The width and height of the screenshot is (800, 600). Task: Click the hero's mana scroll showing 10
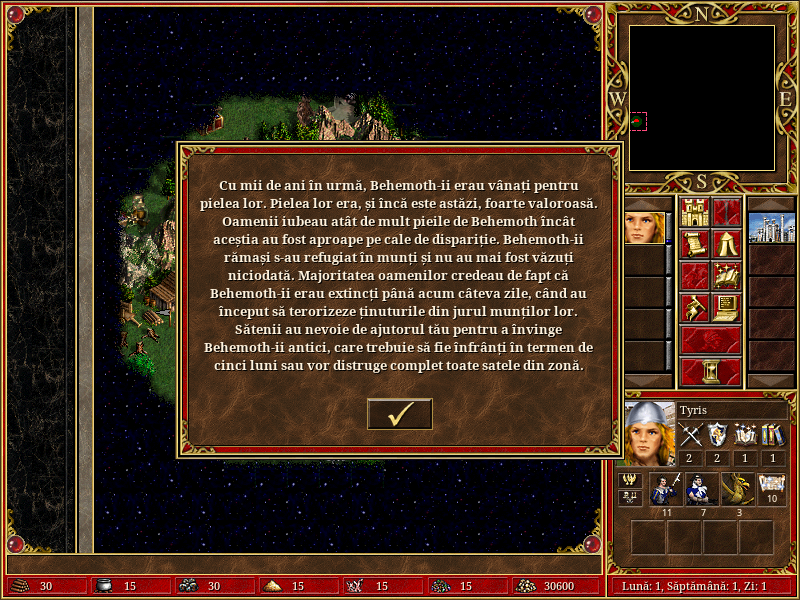click(772, 489)
